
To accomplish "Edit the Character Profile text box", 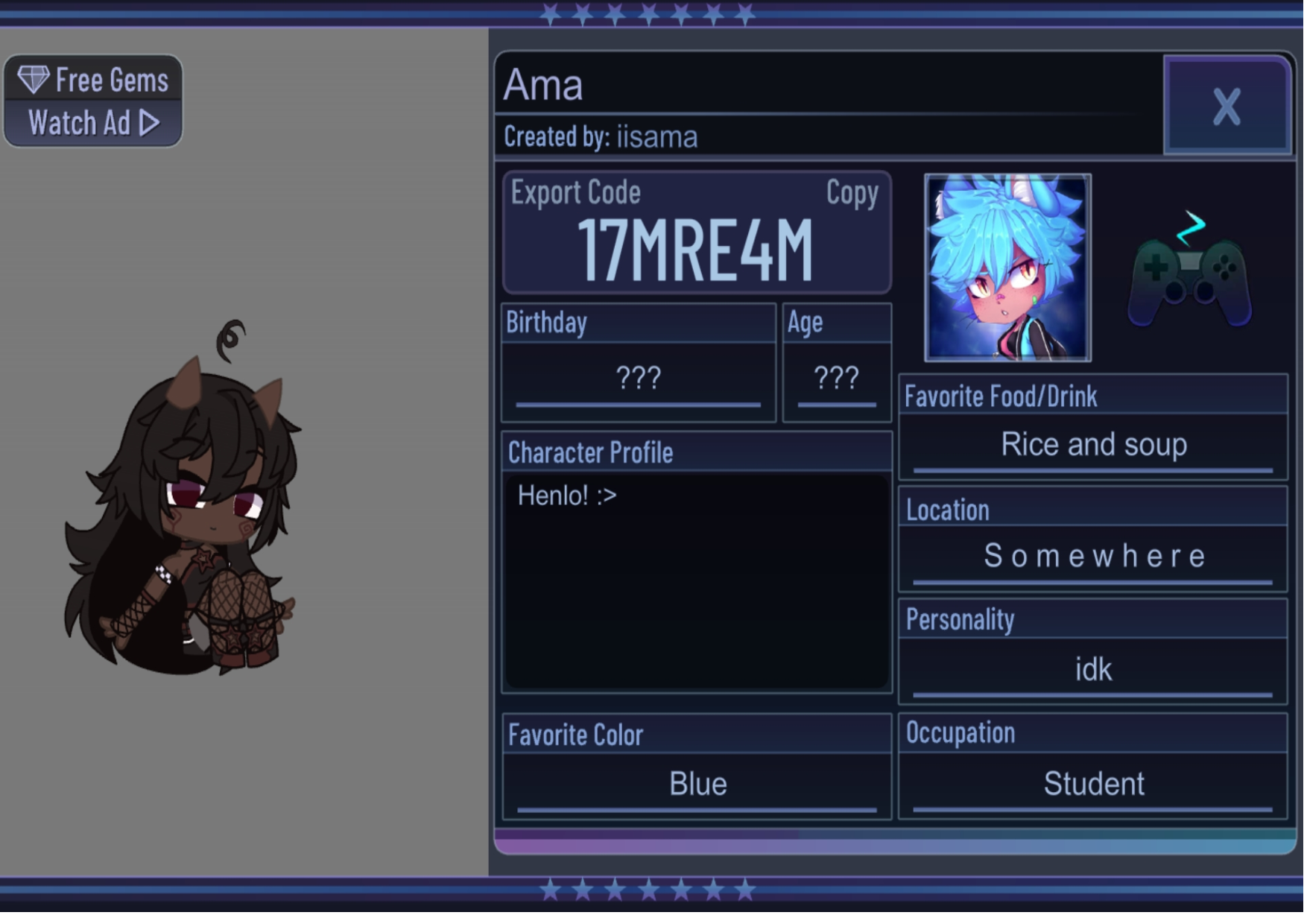I will 696,580.
